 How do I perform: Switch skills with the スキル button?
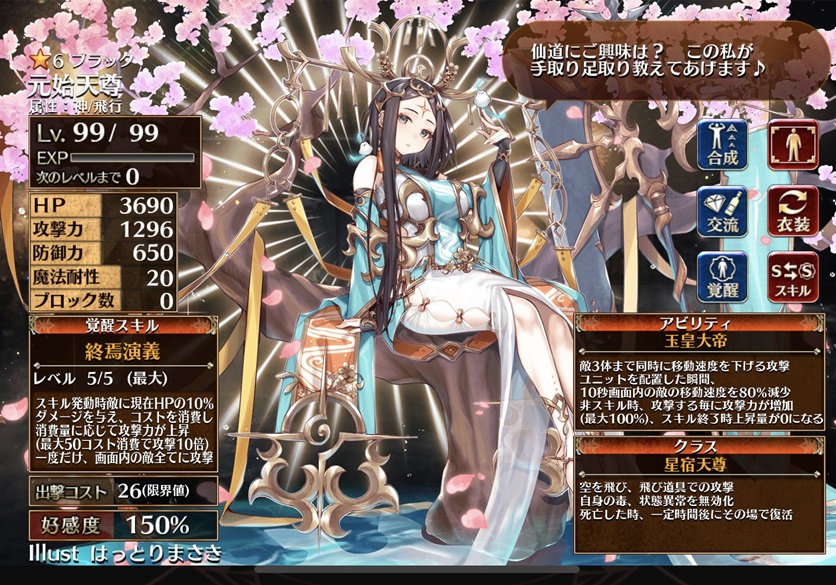792,277
